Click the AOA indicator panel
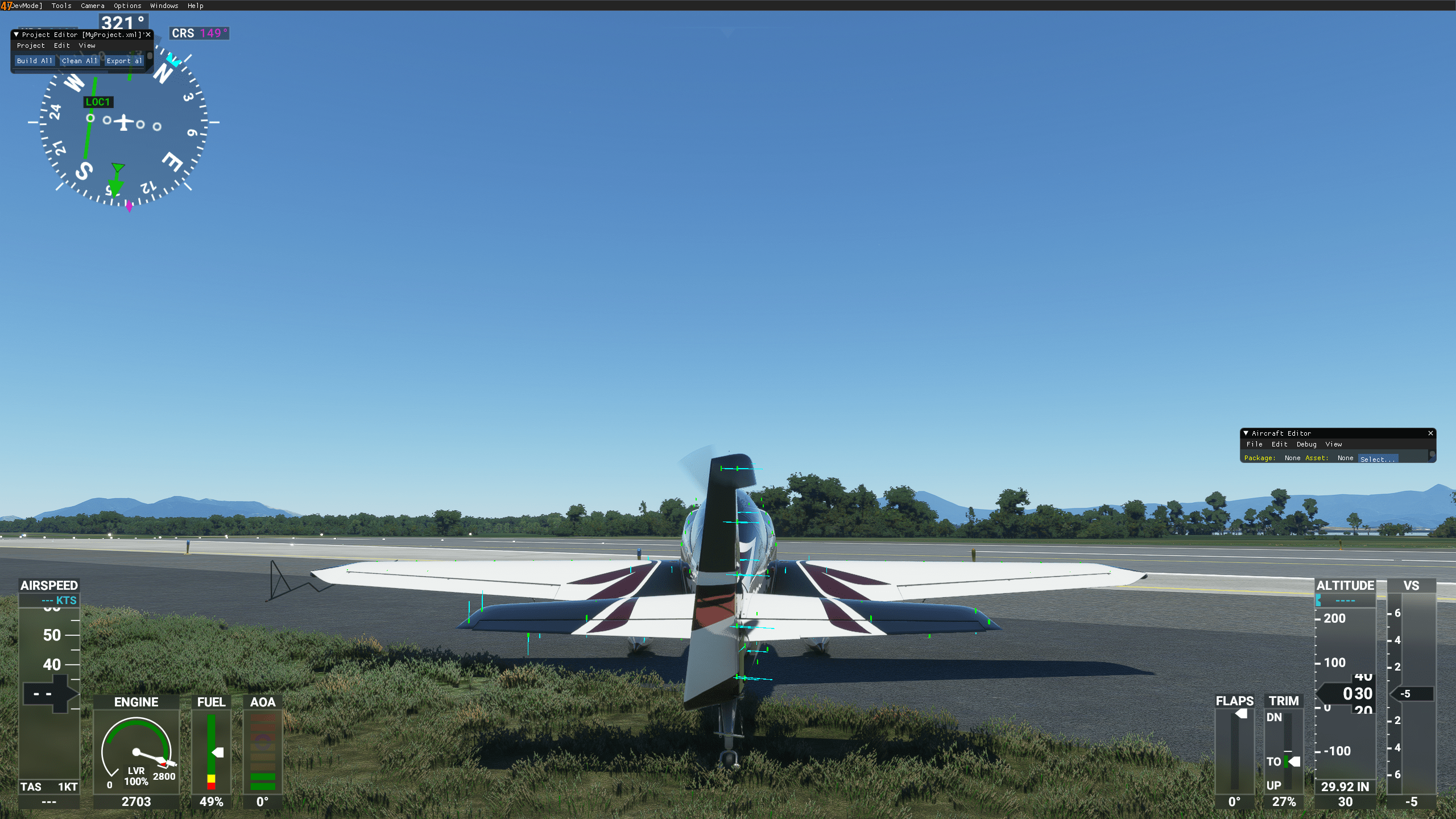Screen dimensions: 1456x819 tap(264, 751)
